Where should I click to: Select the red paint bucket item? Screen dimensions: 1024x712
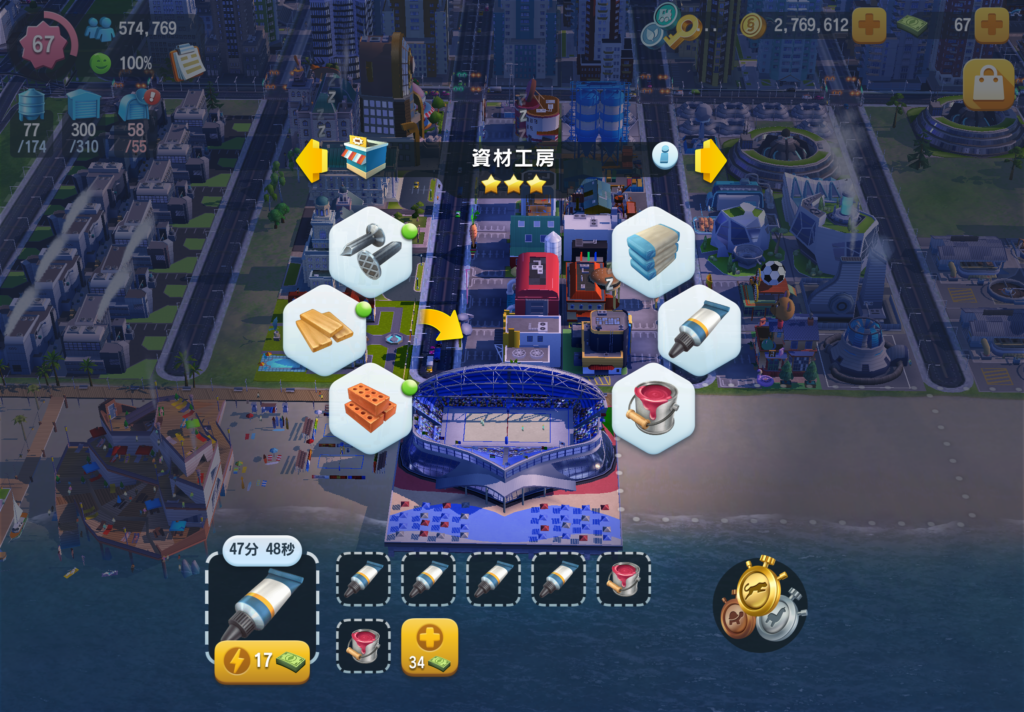click(652, 407)
